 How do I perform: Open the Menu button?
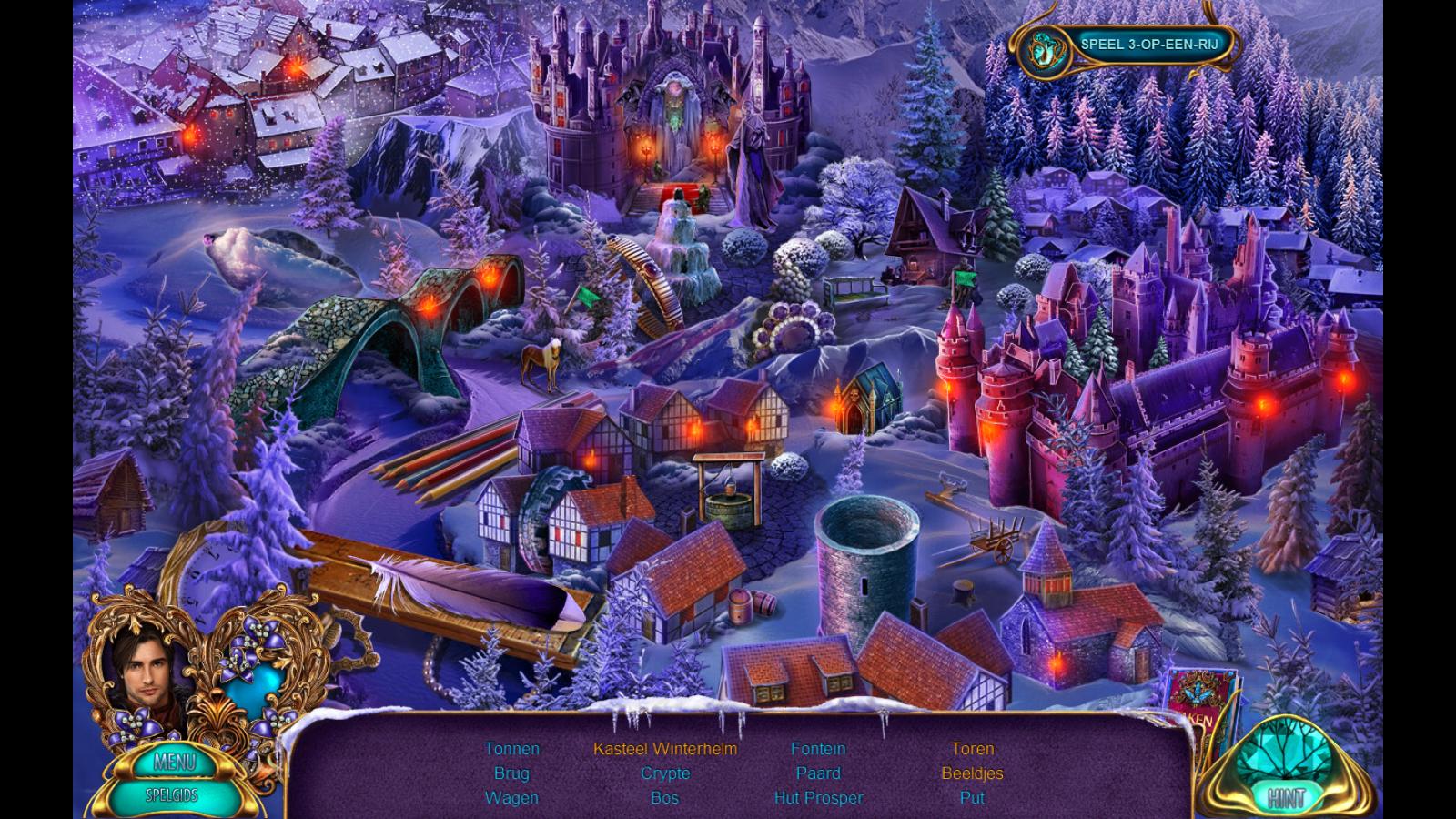coord(175,761)
